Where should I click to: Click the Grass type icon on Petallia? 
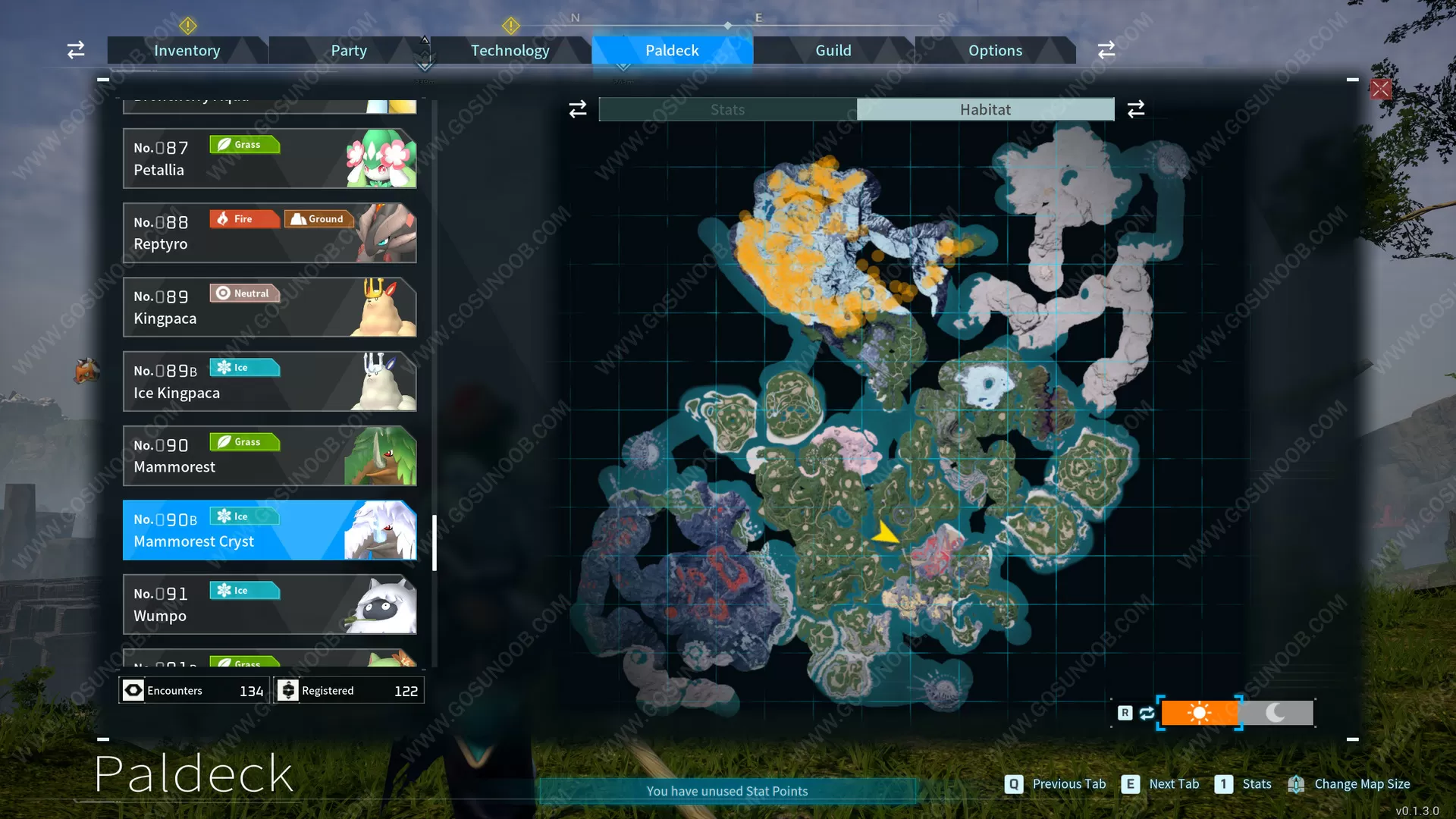tap(244, 144)
